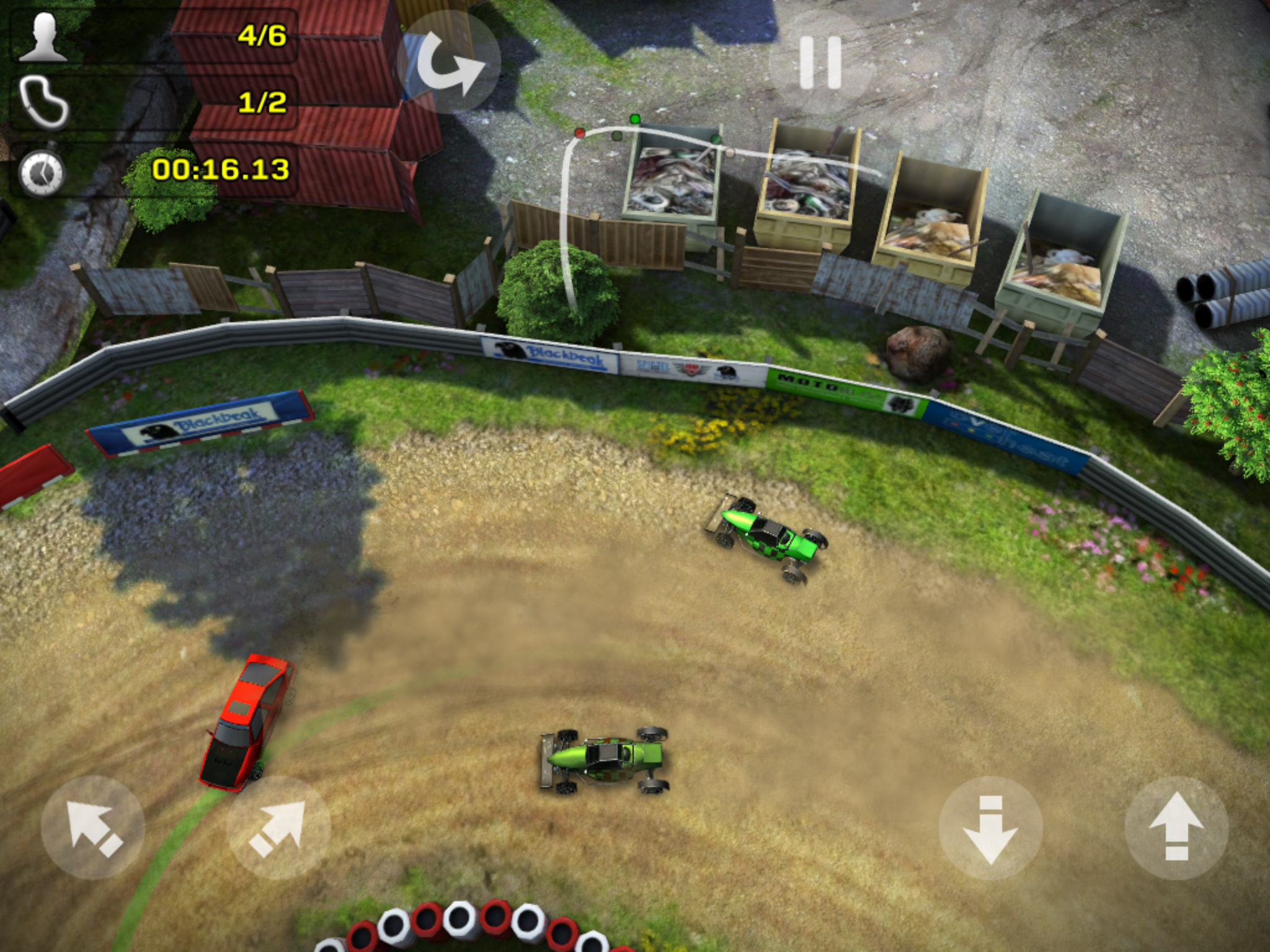Image resolution: width=1270 pixels, height=952 pixels.
Task: Hit the down-arrow brake button
Action: coord(990,828)
